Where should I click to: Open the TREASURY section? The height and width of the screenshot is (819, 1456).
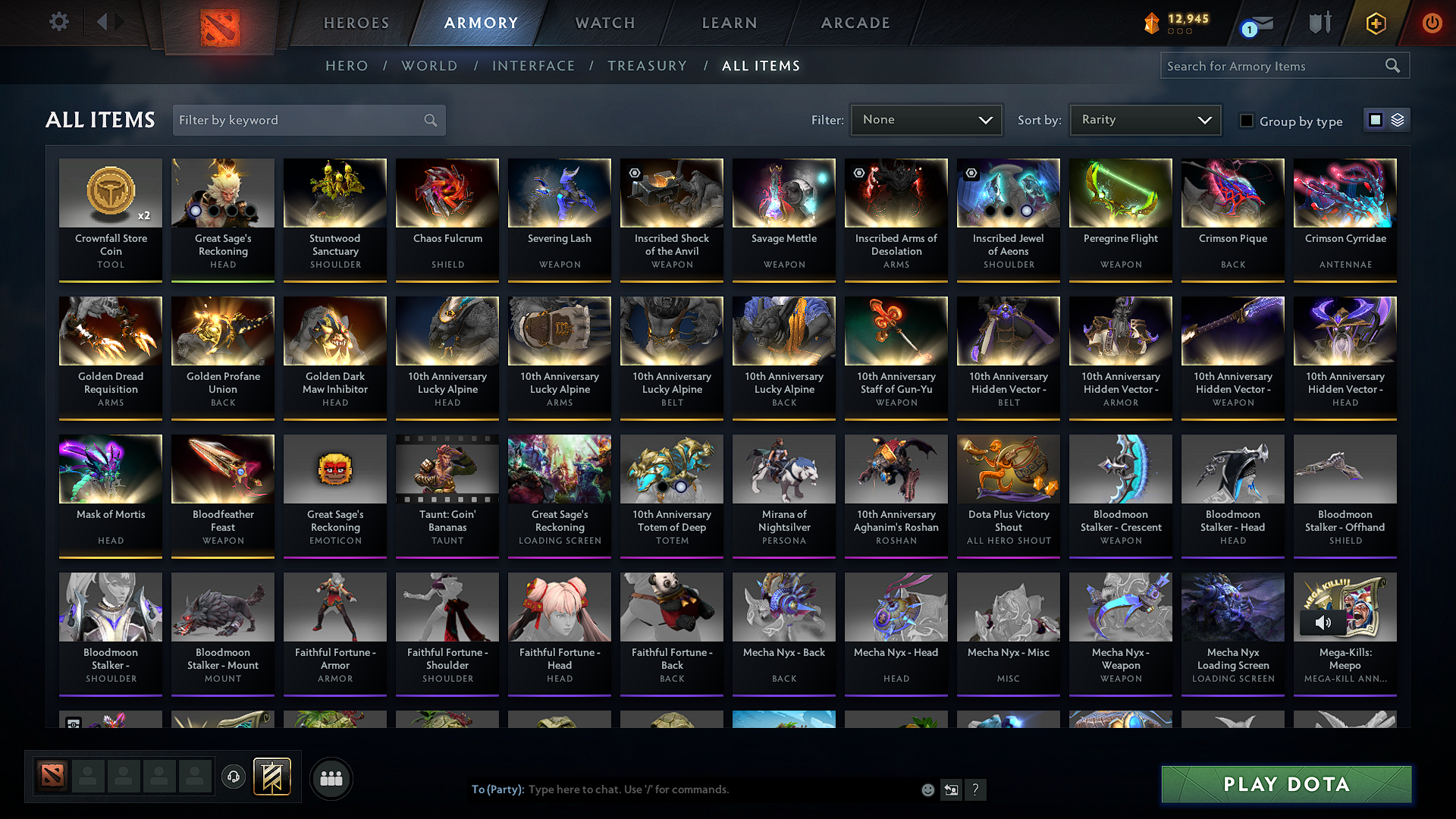click(647, 66)
